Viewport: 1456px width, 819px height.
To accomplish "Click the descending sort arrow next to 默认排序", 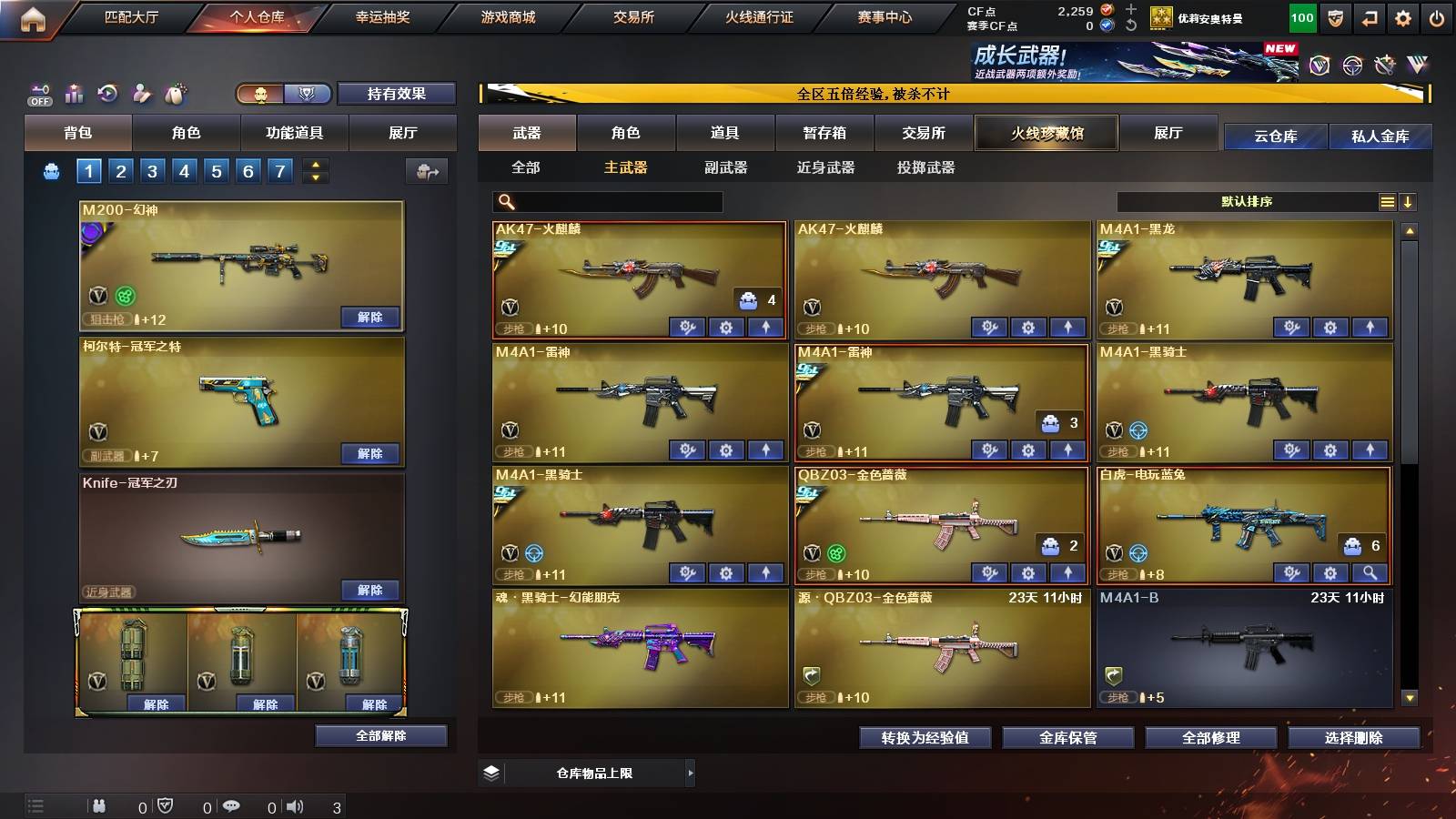I will (x=1410, y=201).
